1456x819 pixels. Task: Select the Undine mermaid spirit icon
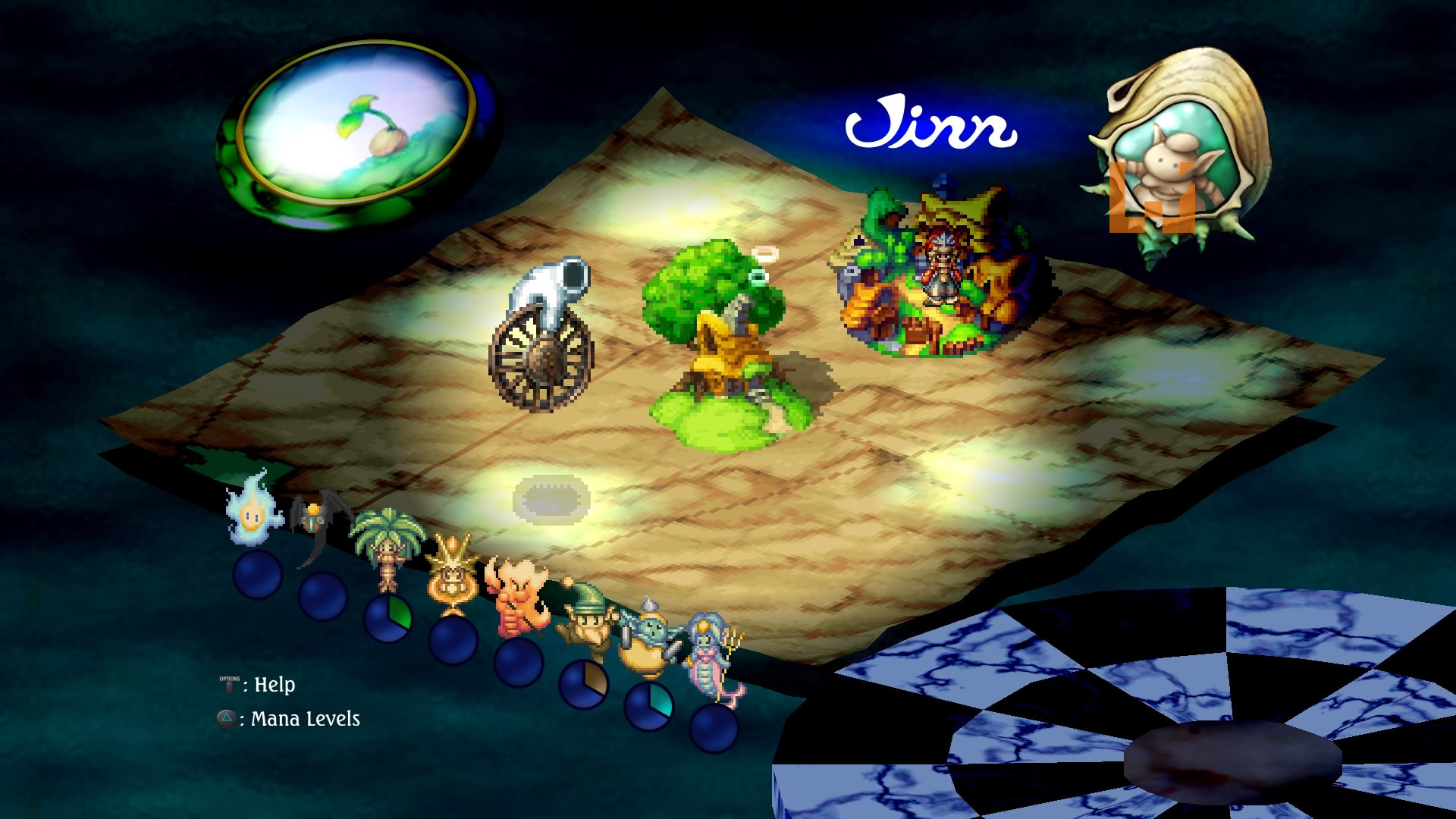click(x=713, y=660)
